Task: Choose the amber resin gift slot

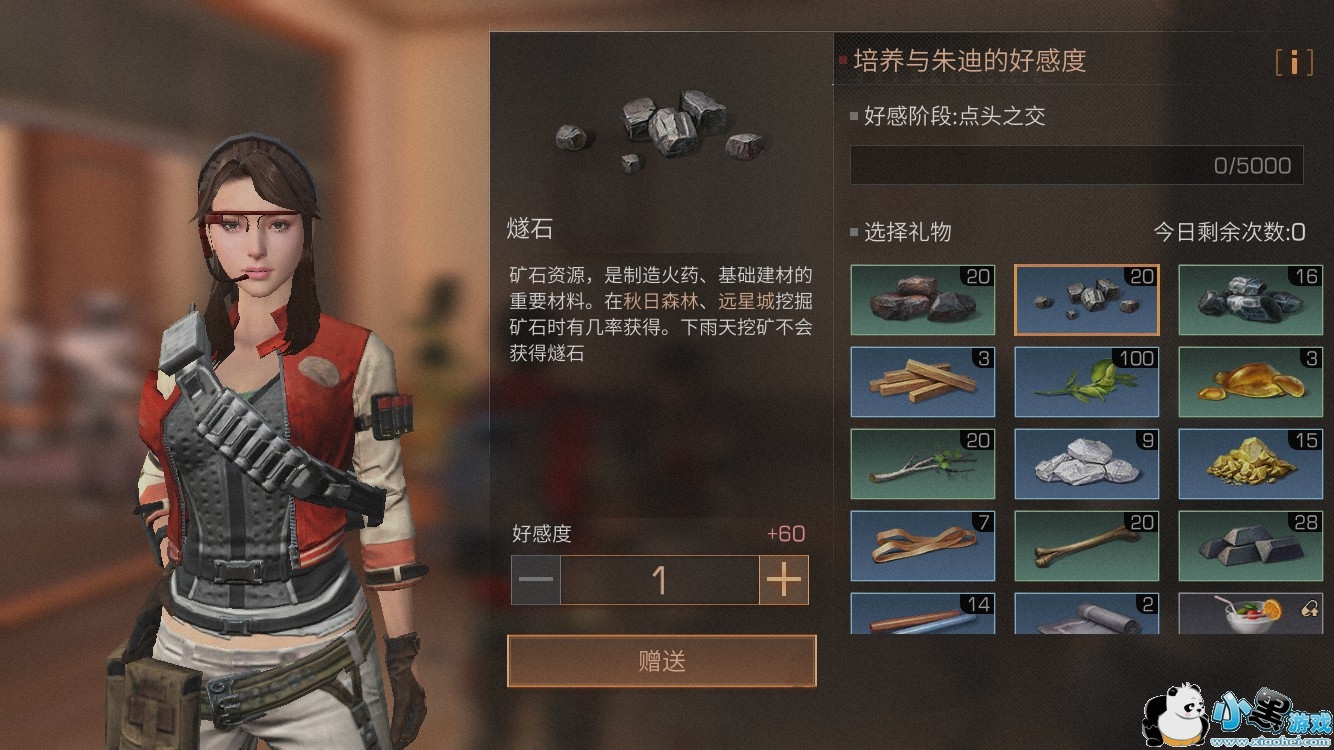Action: coord(1250,382)
